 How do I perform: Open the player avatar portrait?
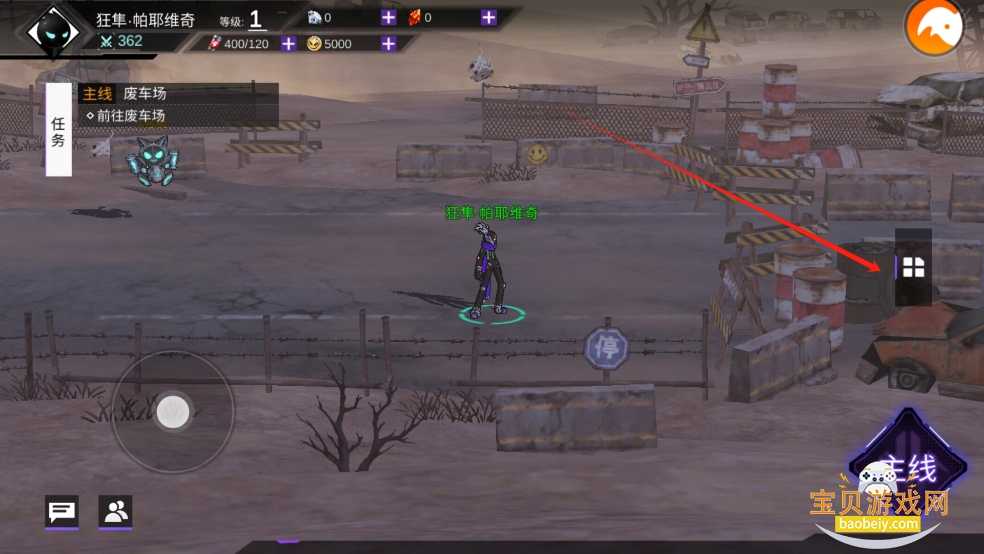pyautogui.click(x=53, y=31)
